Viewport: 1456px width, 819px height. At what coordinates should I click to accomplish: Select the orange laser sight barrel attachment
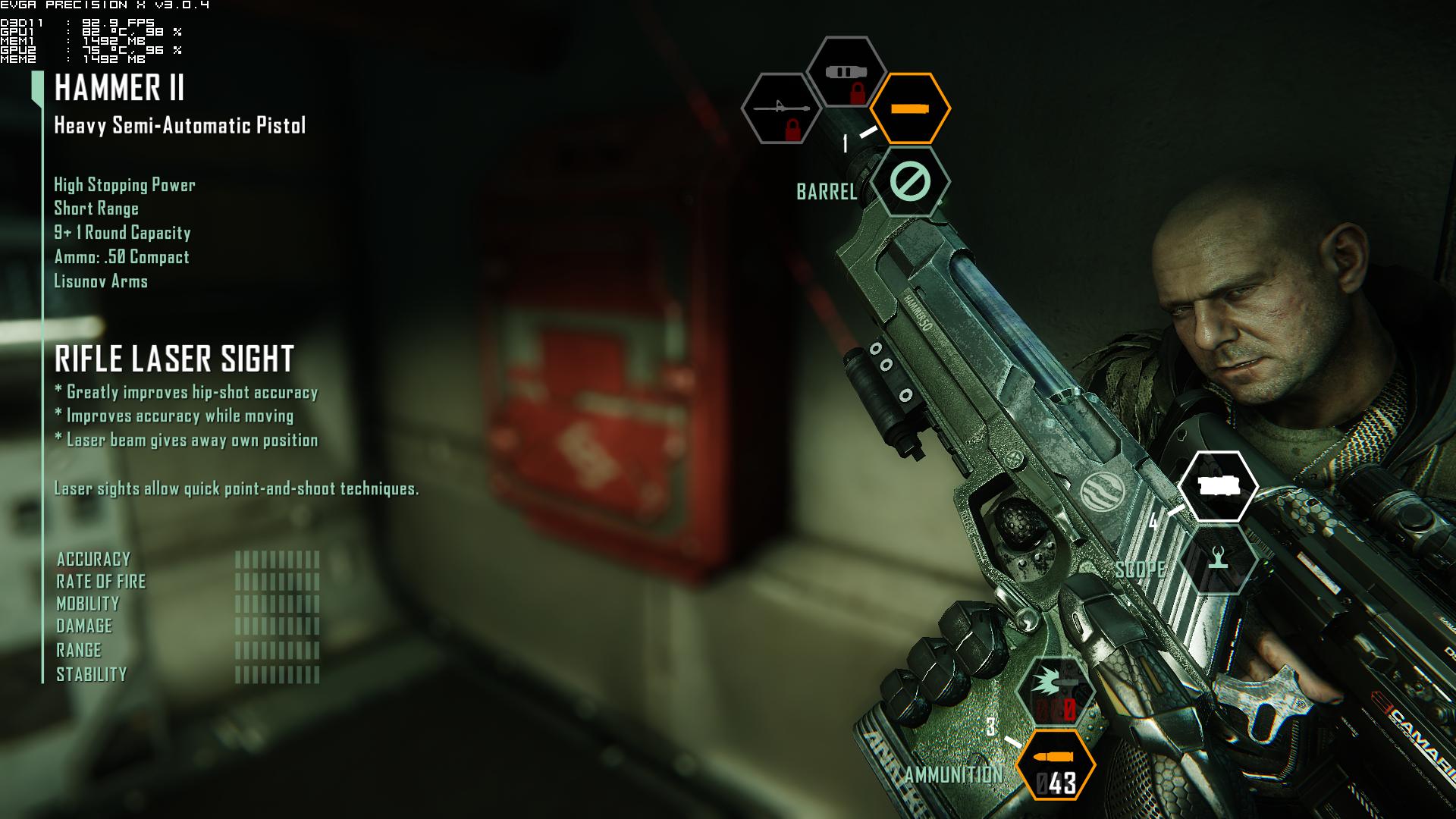click(910, 108)
